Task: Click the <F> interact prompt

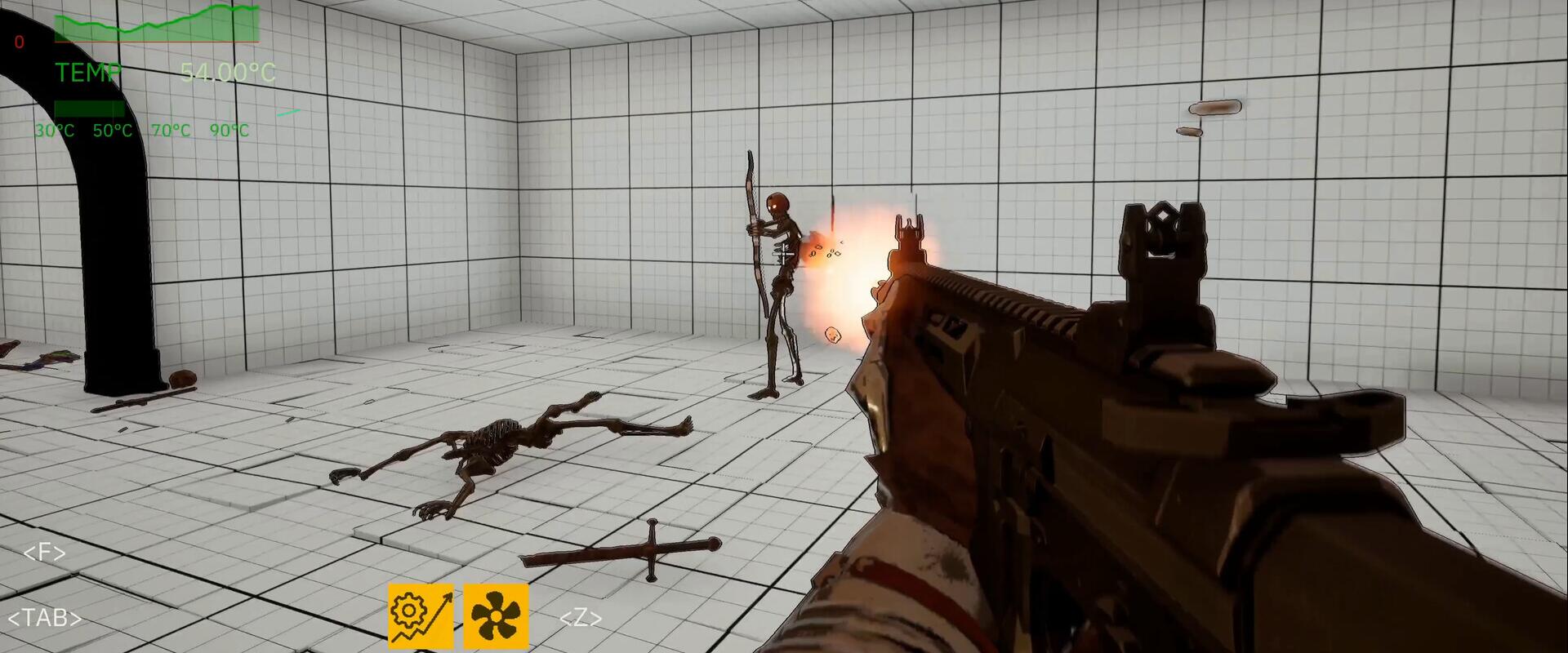Action: coord(43,553)
